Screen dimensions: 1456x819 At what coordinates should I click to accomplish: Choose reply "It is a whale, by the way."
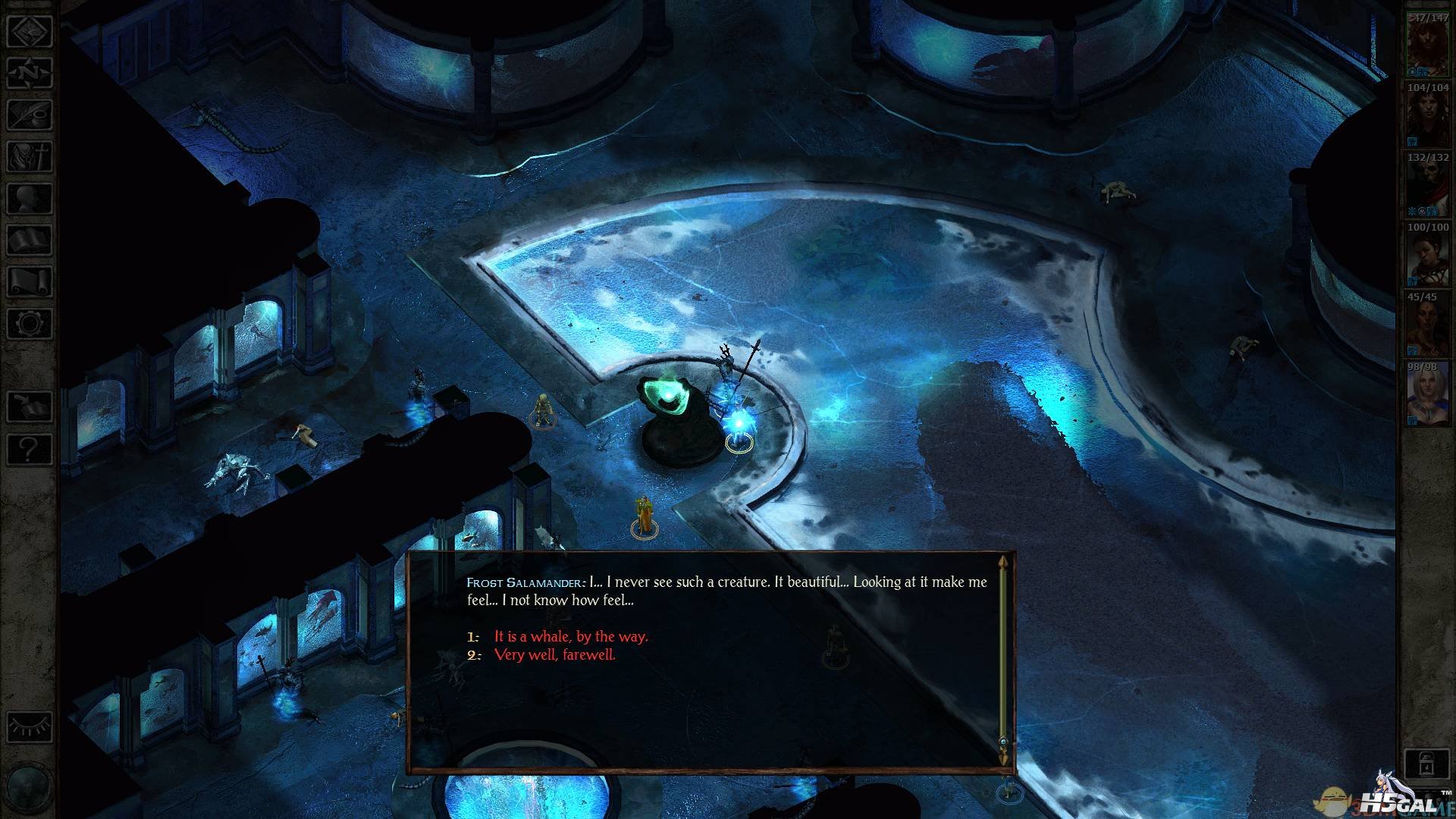click(570, 637)
